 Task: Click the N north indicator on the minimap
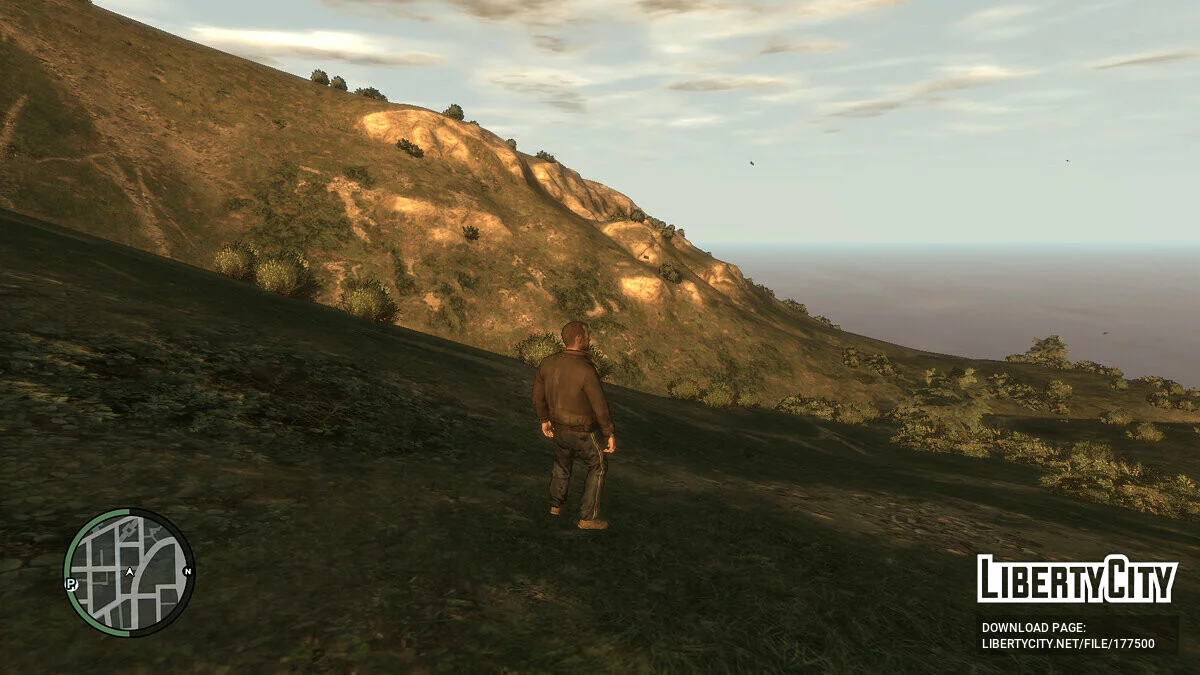(188, 572)
